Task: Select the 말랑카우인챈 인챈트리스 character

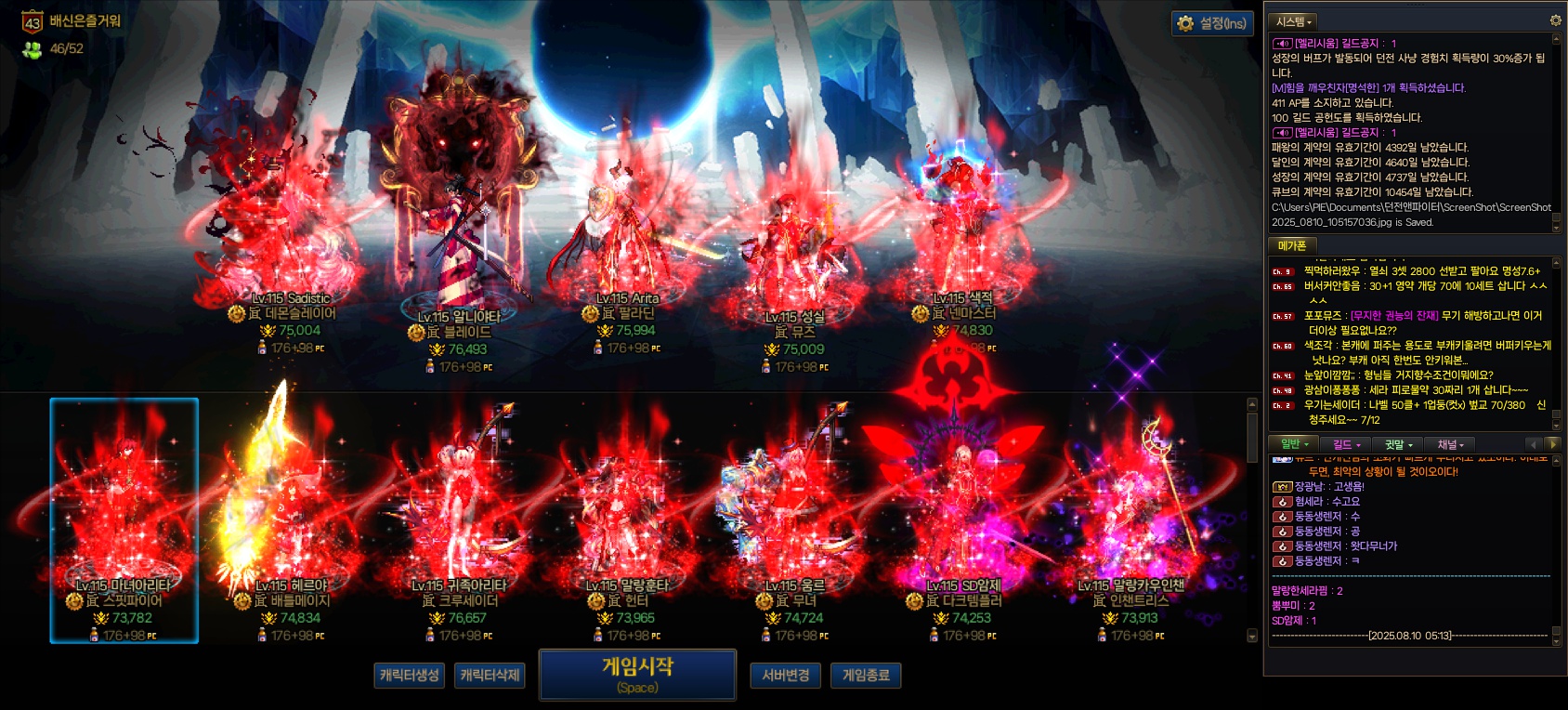Action: (1131, 520)
